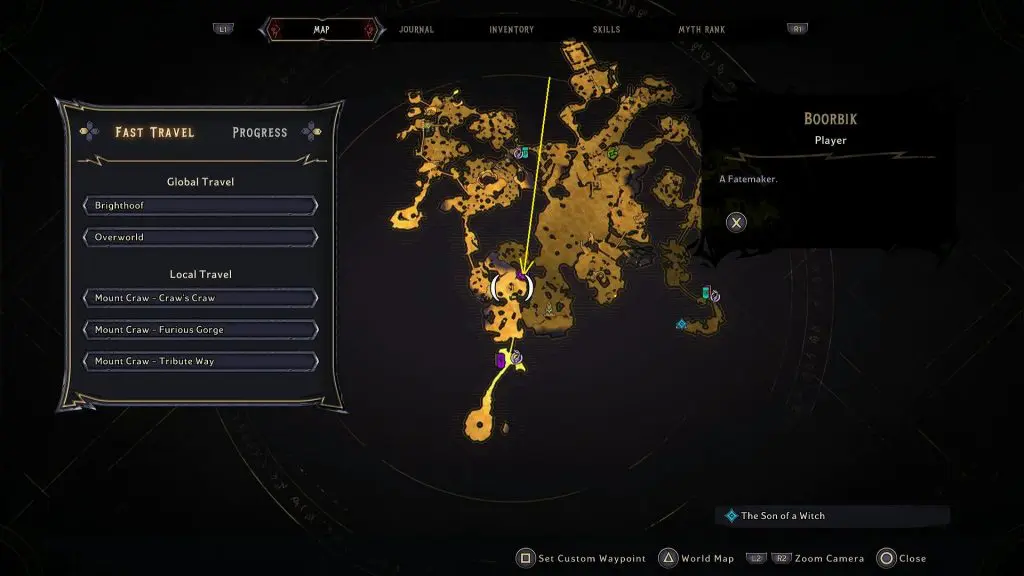Screen dimensions: 1024x576
Task: Choose Overworld global travel entry
Action: pyautogui.click(x=201, y=238)
